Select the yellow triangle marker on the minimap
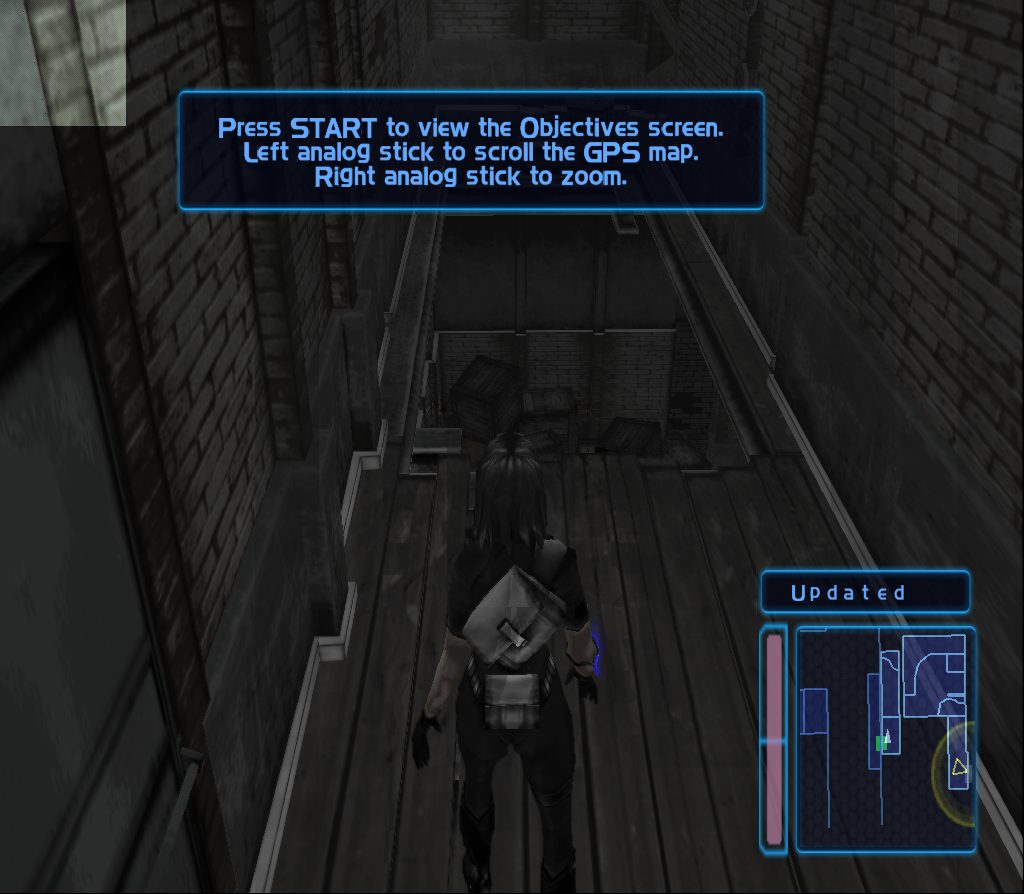The width and height of the screenshot is (1024, 894). click(959, 767)
